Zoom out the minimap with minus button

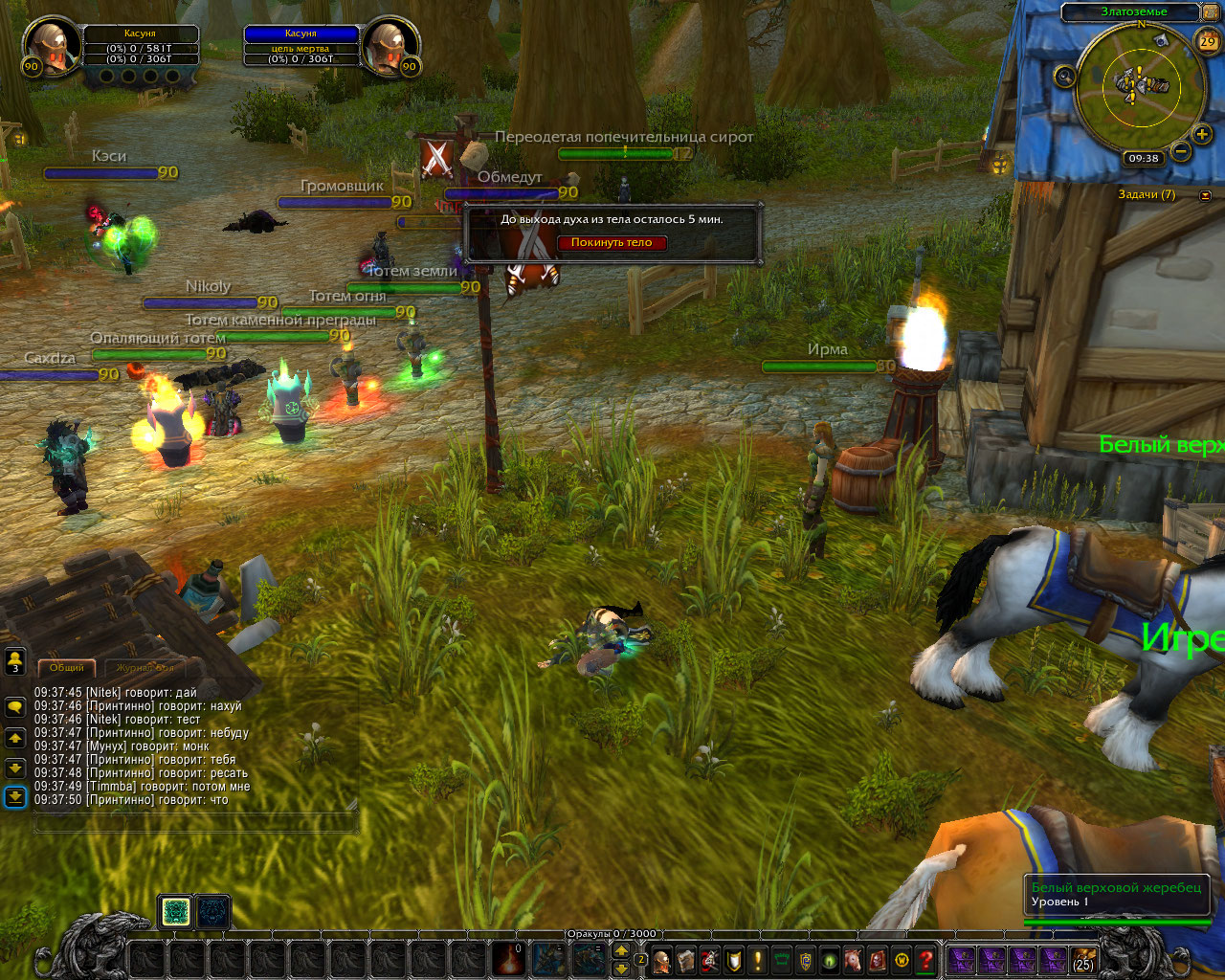[x=1181, y=151]
